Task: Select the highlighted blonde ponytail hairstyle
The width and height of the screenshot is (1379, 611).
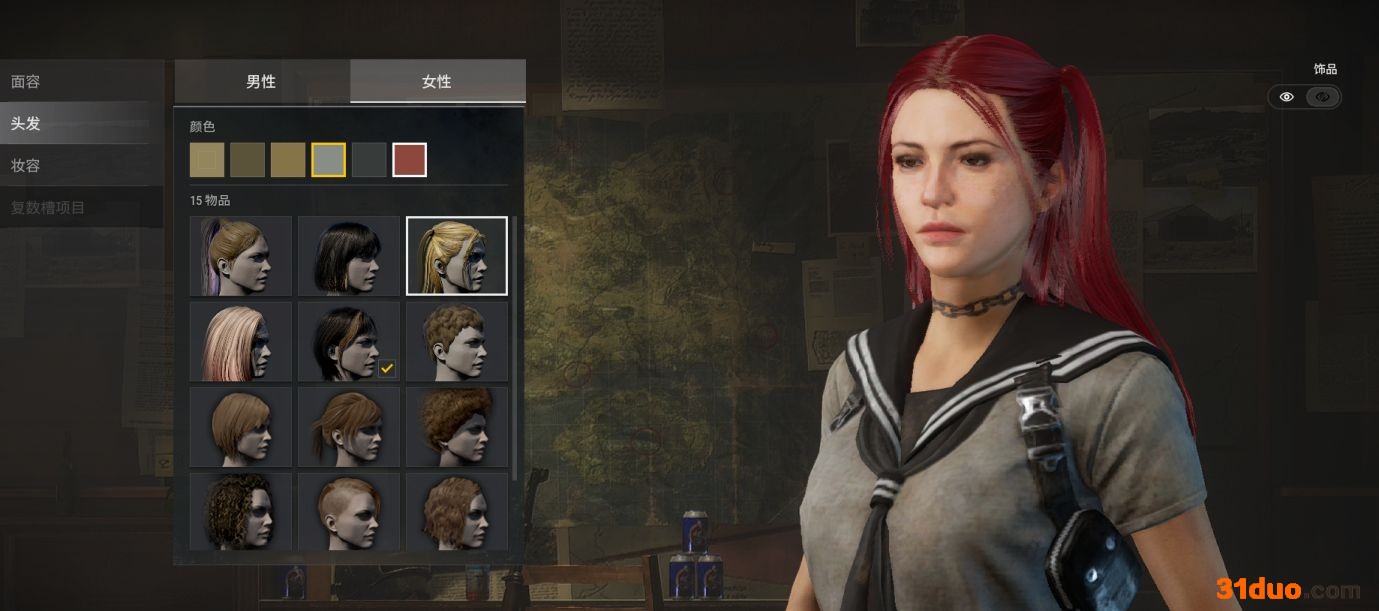Action: click(457, 256)
